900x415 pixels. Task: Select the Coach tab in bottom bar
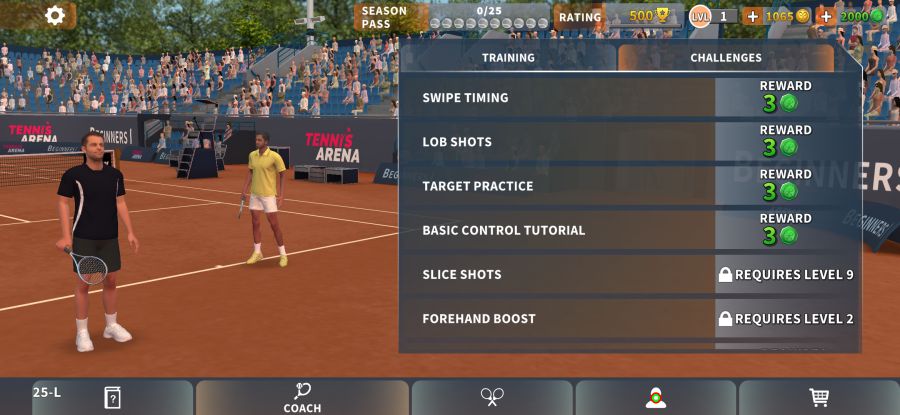pos(302,397)
